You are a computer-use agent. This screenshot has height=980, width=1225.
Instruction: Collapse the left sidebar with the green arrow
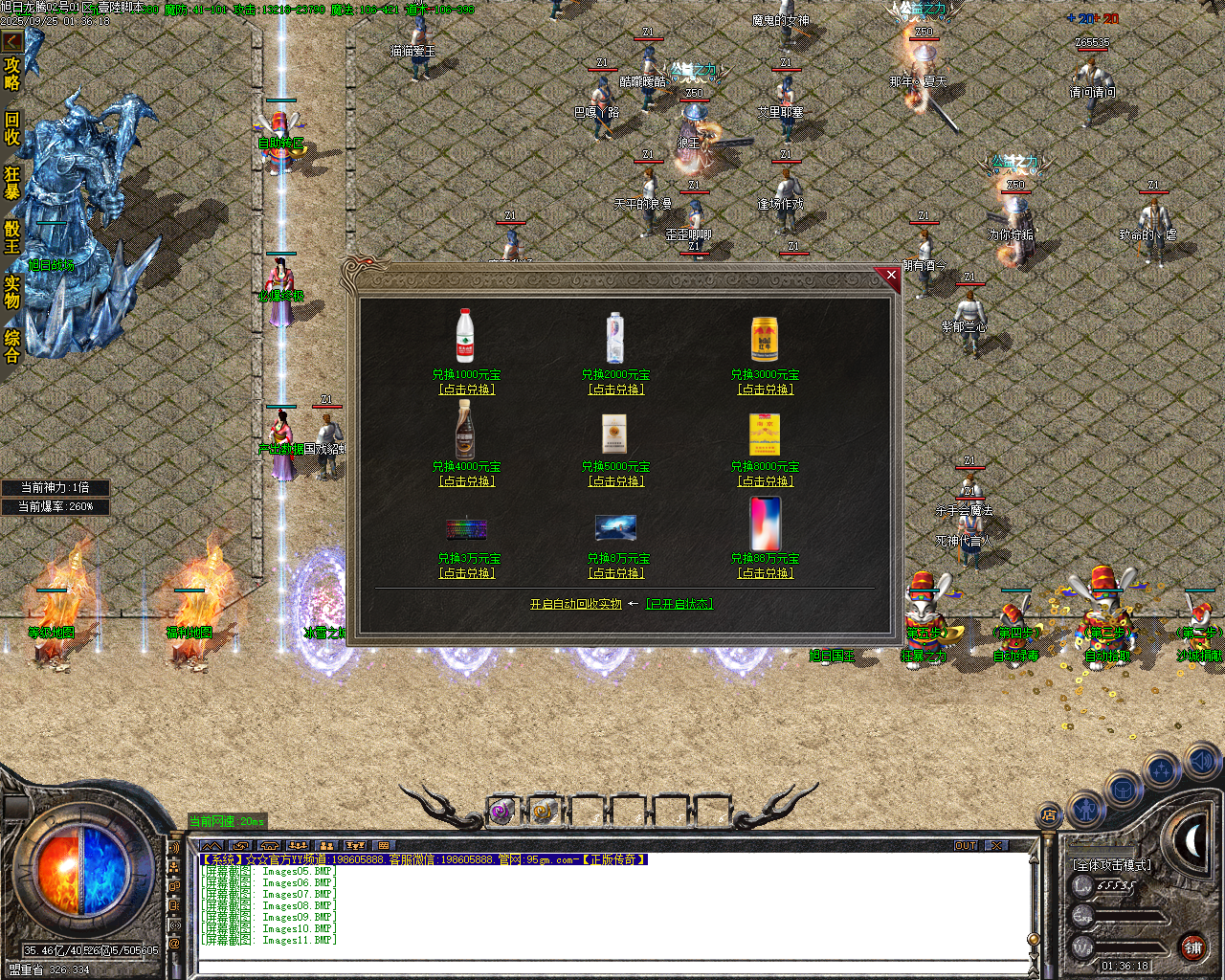tap(12, 41)
